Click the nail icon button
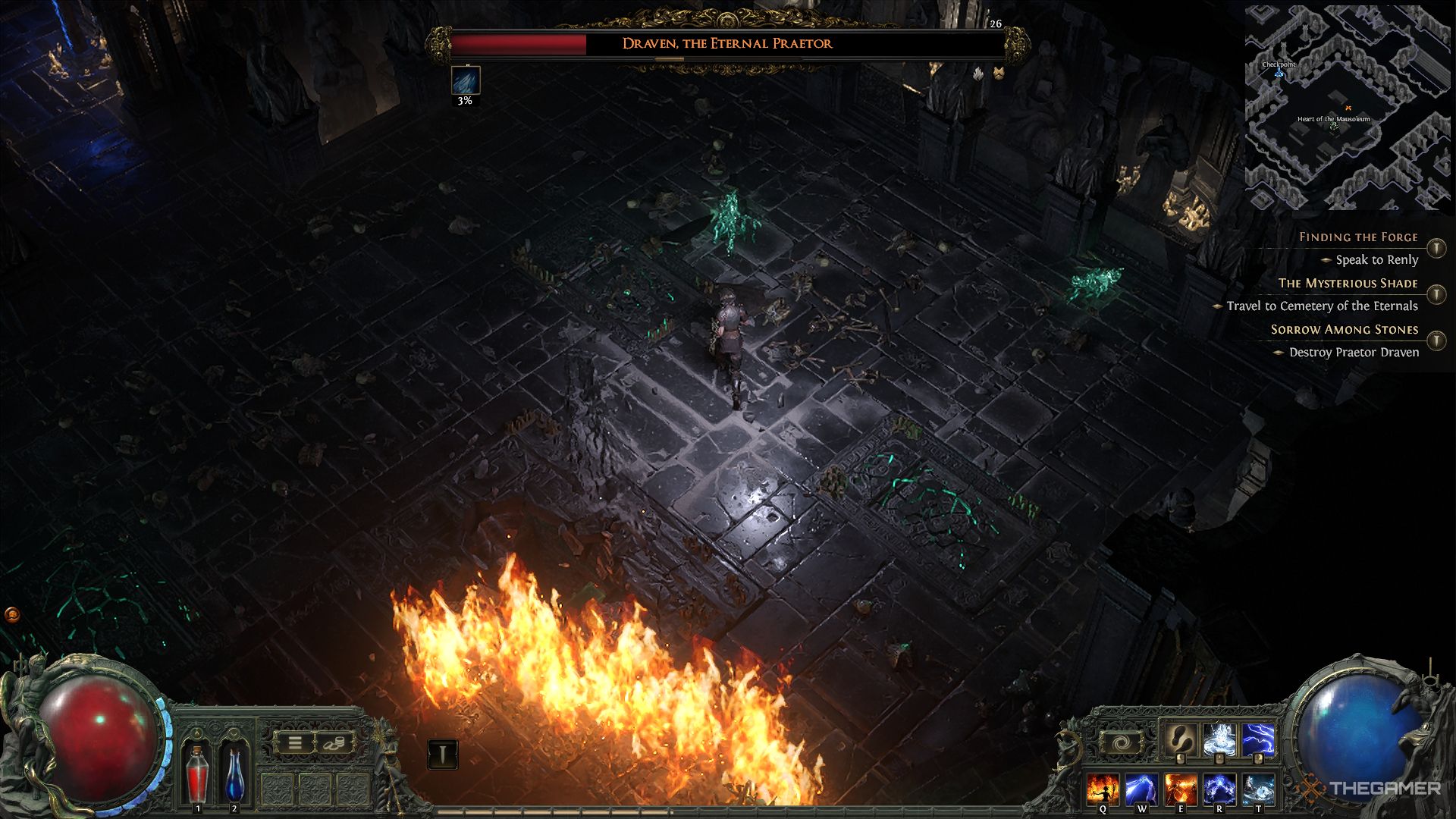The image size is (1456, 819). pyautogui.click(x=443, y=754)
